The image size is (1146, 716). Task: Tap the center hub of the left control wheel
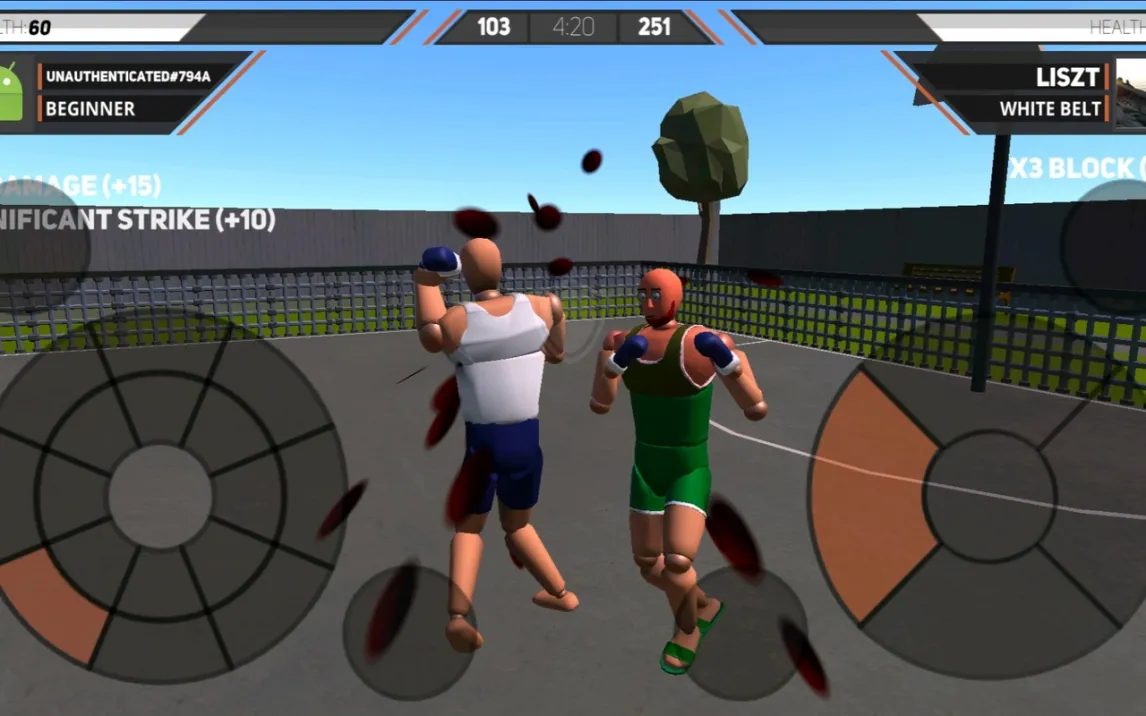[160, 496]
